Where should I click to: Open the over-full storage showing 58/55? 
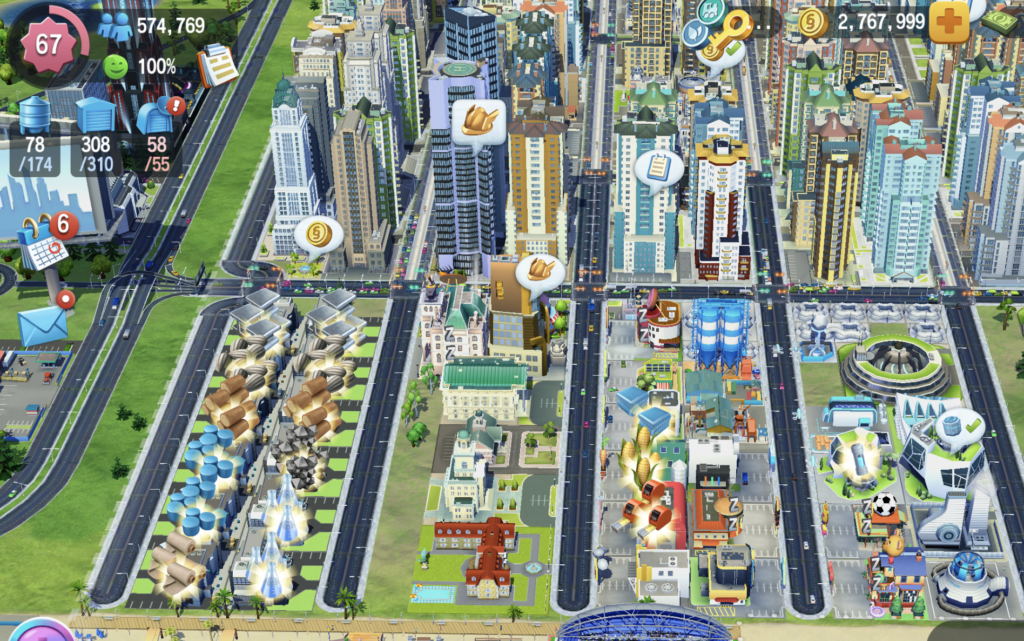(156, 118)
